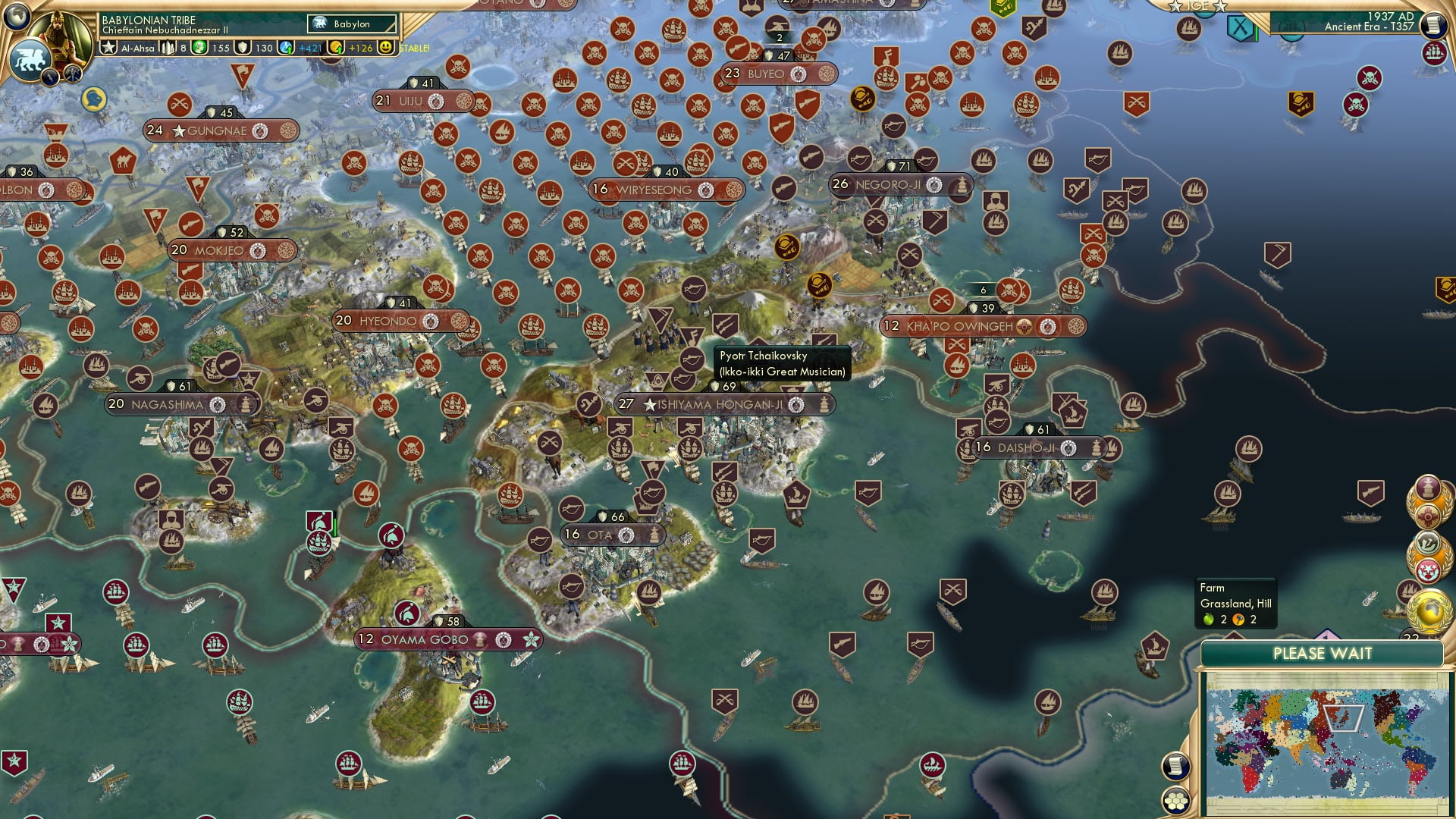Open the Al-Ahsa capital city link

click(x=136, y=48)
